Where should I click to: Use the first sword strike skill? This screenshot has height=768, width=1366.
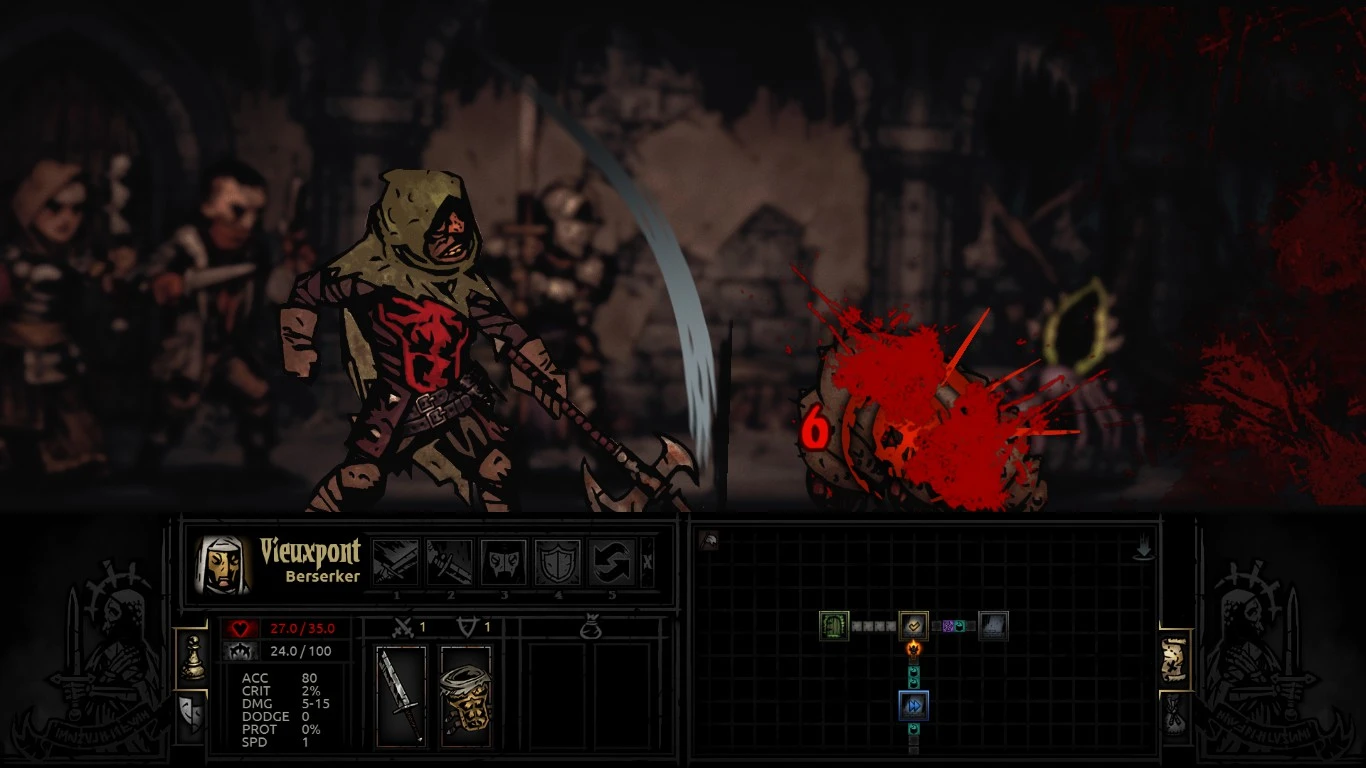[395, 562]
